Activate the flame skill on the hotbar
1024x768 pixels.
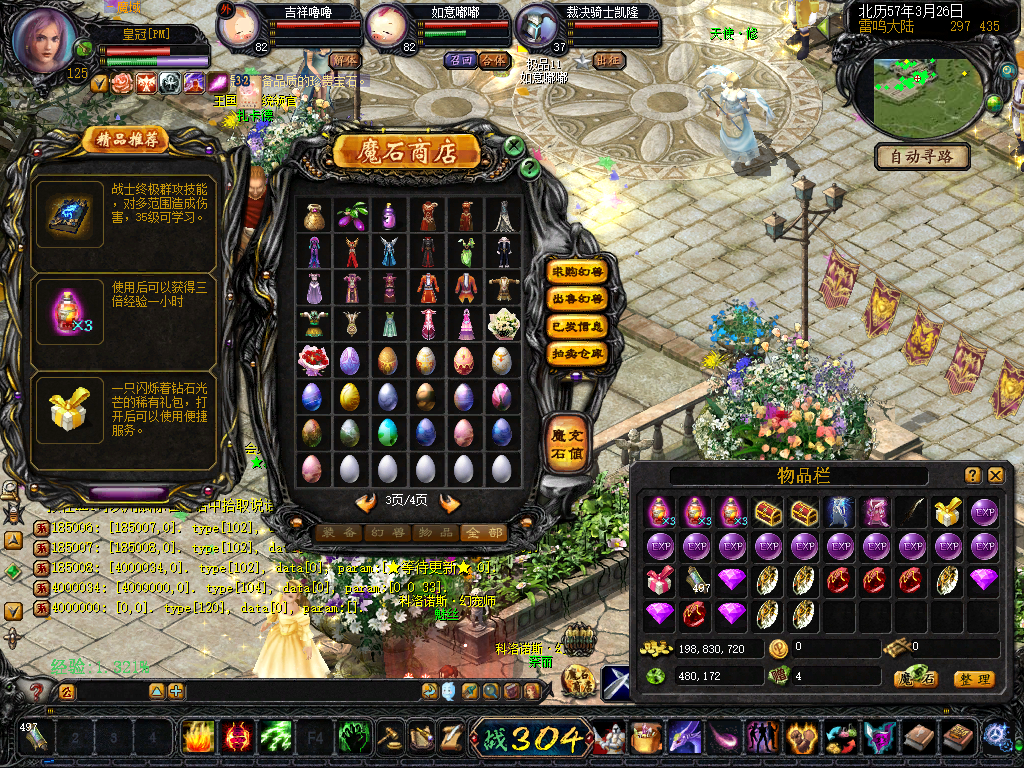[199, 738]
